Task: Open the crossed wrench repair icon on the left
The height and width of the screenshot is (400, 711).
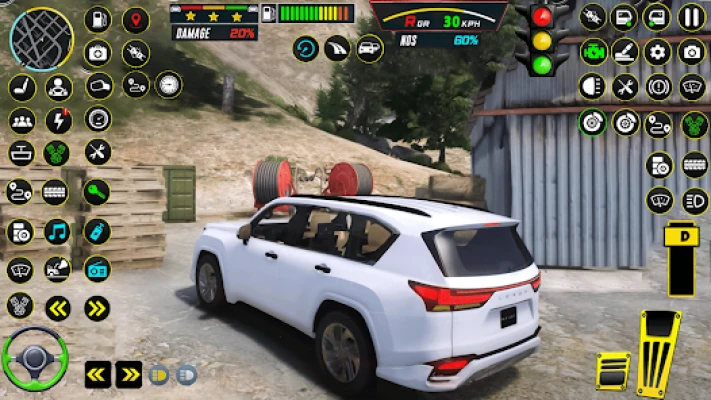Action: (97, 152)
